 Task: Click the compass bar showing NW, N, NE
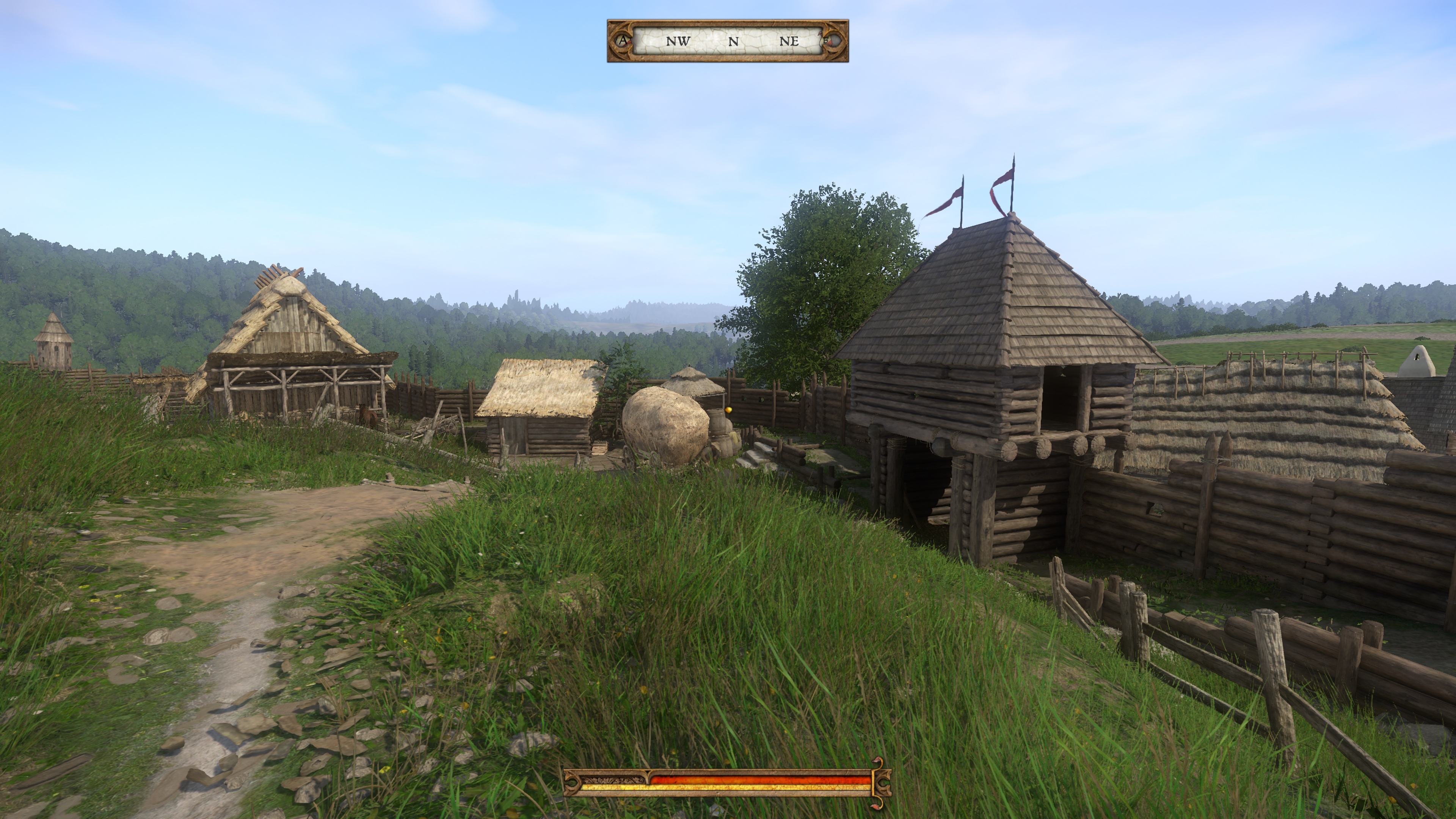(728, 41)
